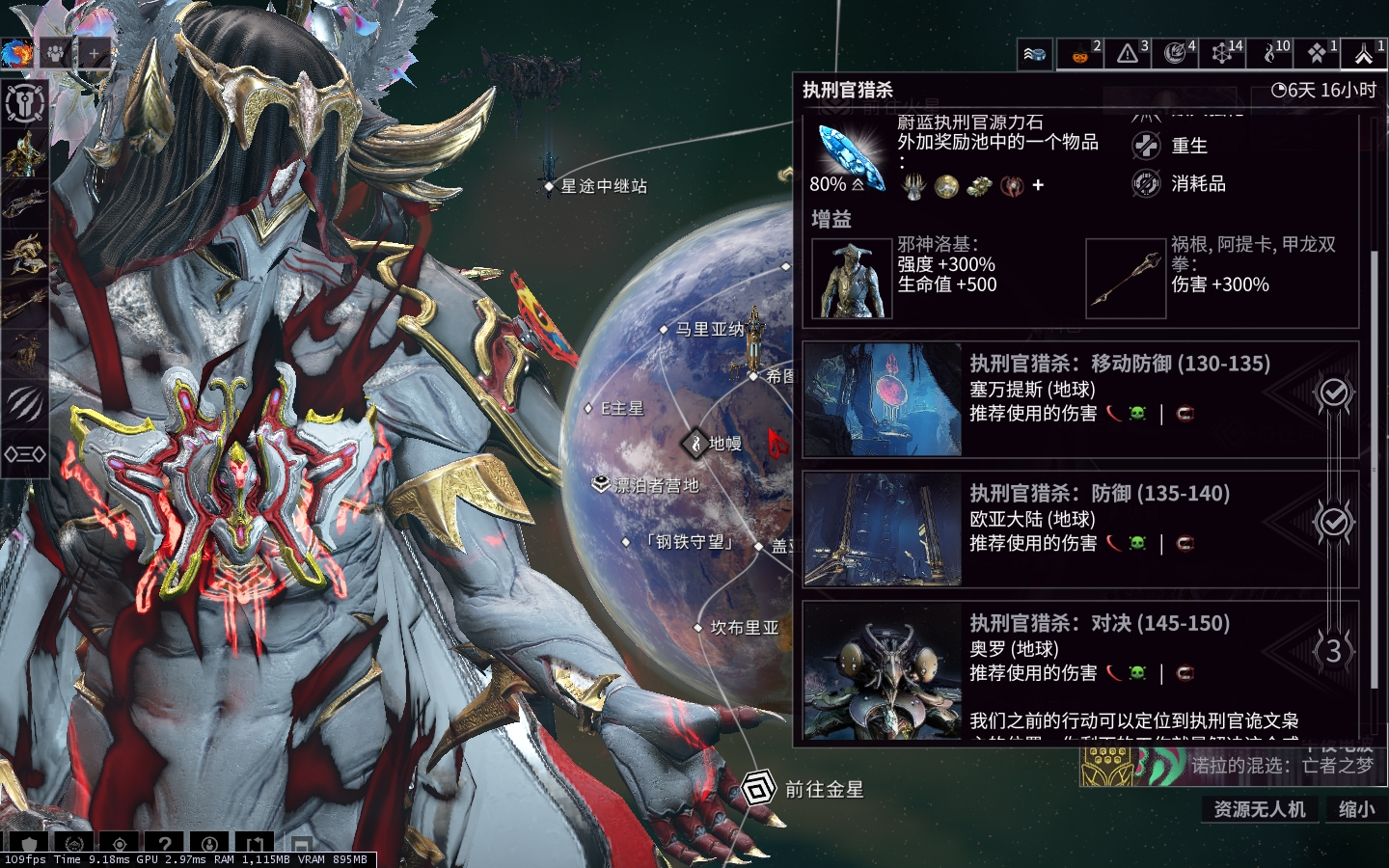Show the syndicate missions network-icon tab

[x=1222, y=54]
